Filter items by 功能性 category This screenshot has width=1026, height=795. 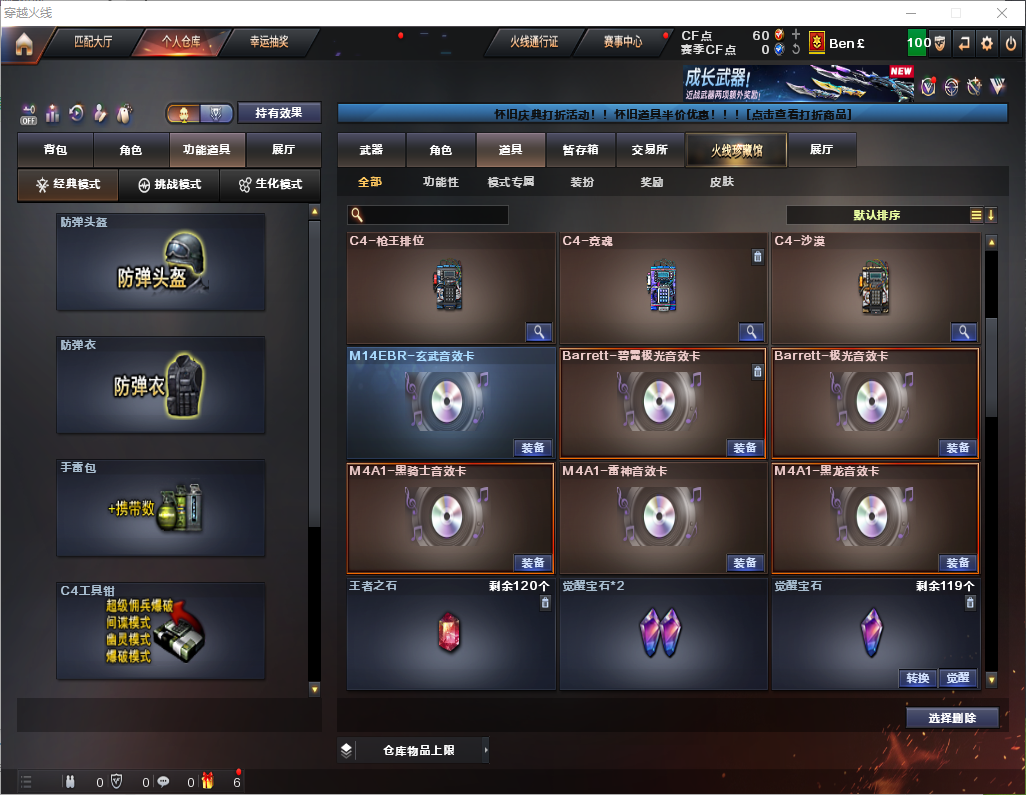coord(440,182)
